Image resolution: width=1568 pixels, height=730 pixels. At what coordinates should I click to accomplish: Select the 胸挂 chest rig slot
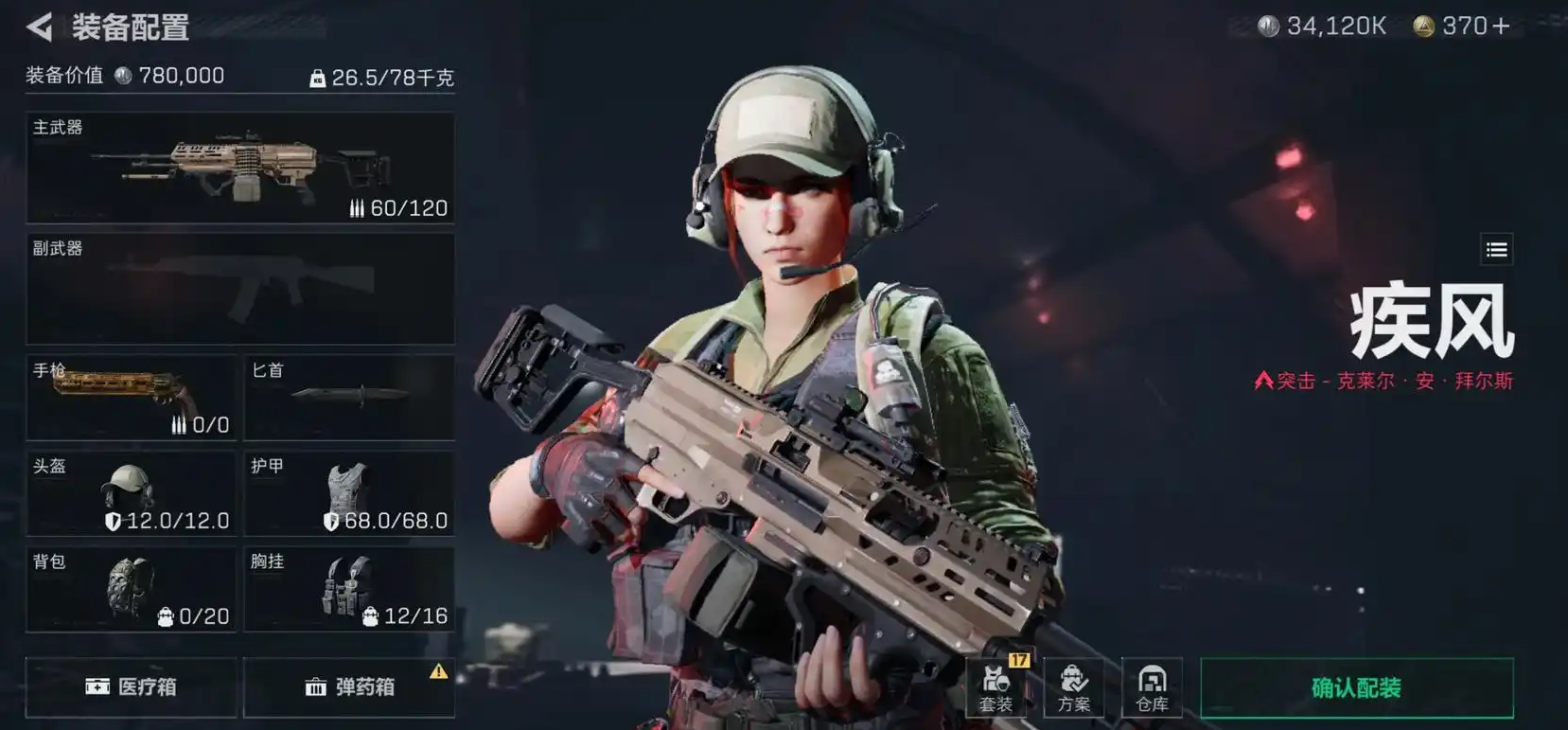[x=349, y=589]
